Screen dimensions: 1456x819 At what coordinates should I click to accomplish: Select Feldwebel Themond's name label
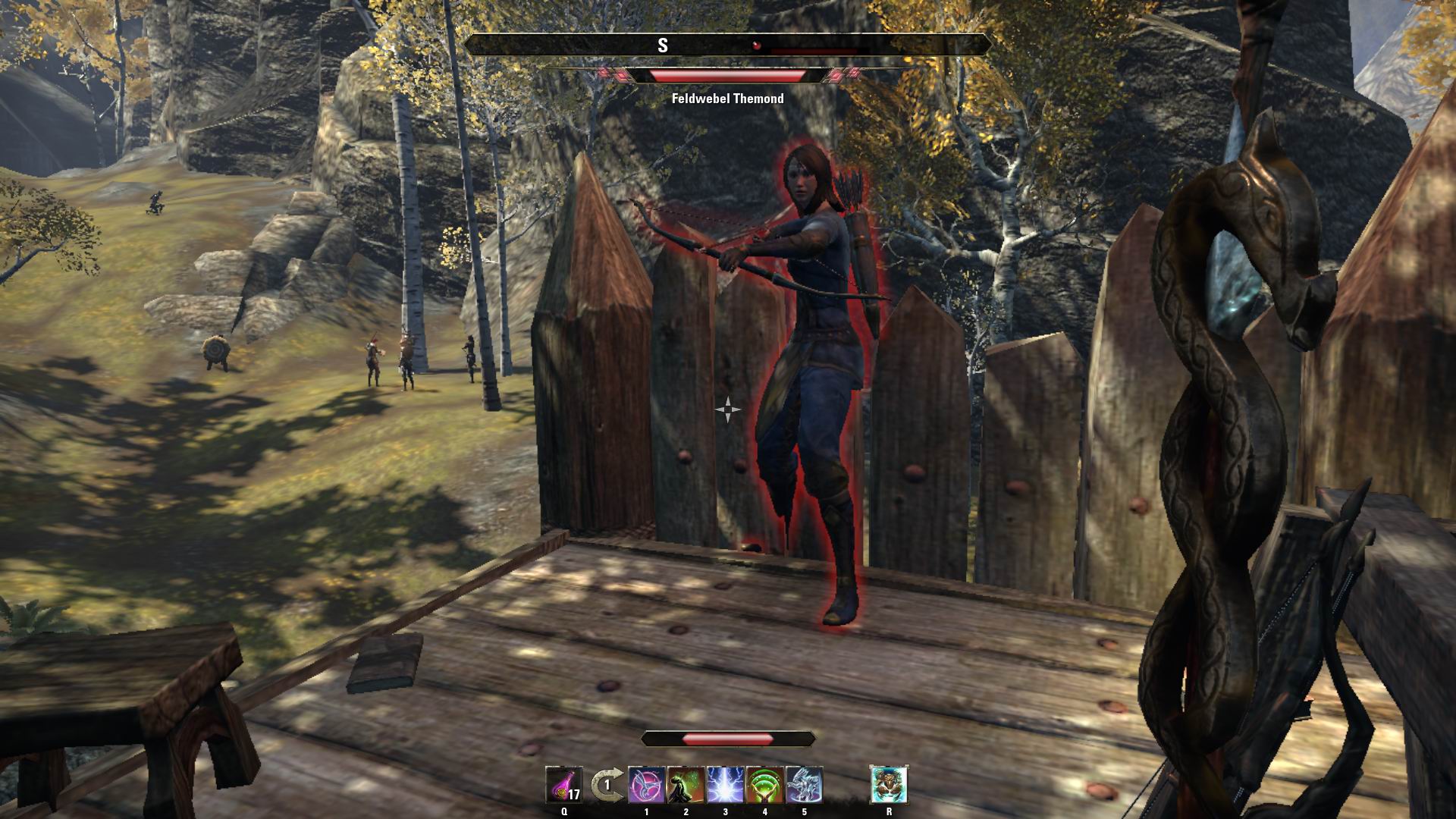click(x=729, y=97)
